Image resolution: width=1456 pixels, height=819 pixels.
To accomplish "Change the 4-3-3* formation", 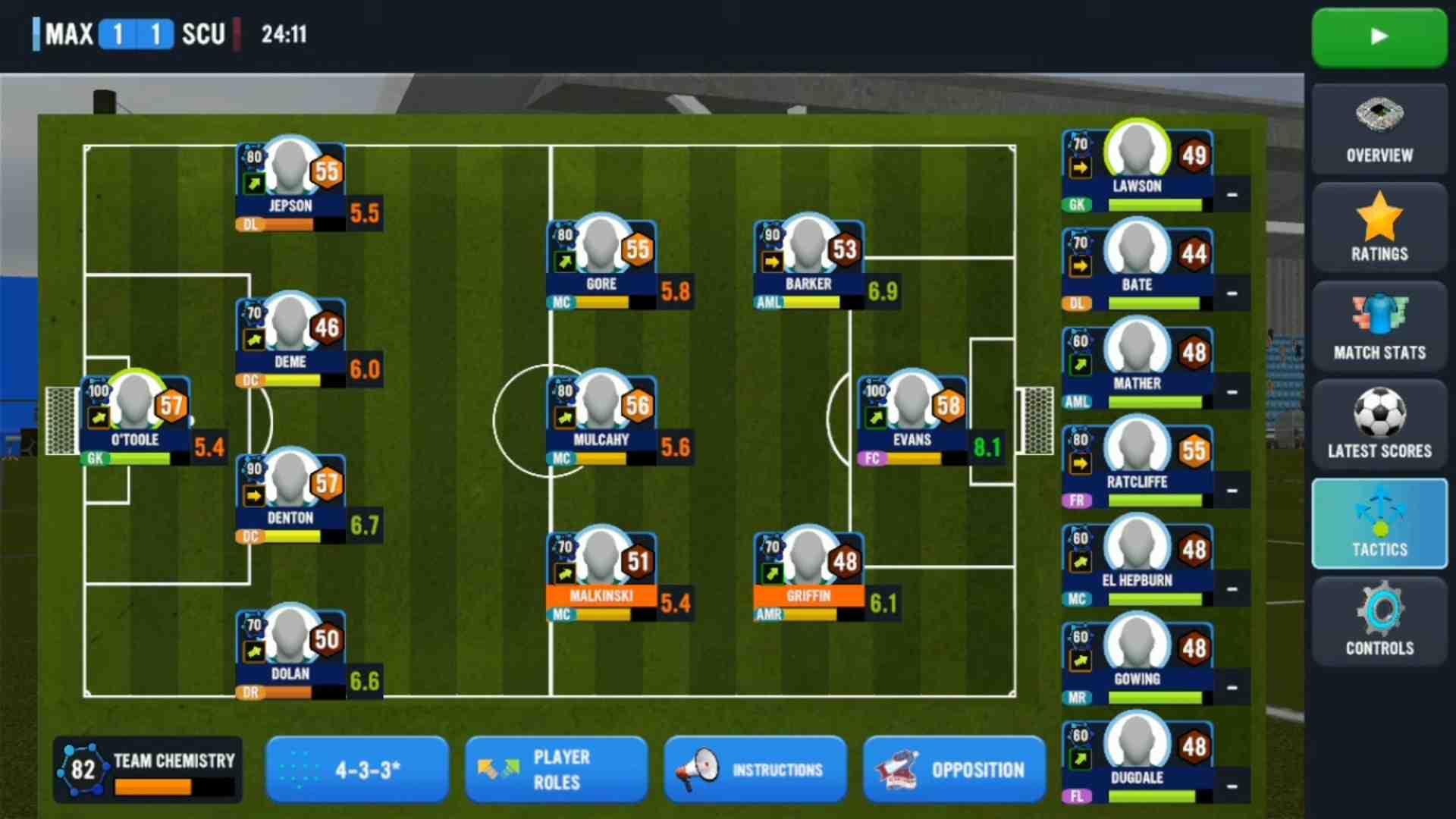I will (357, 770).
